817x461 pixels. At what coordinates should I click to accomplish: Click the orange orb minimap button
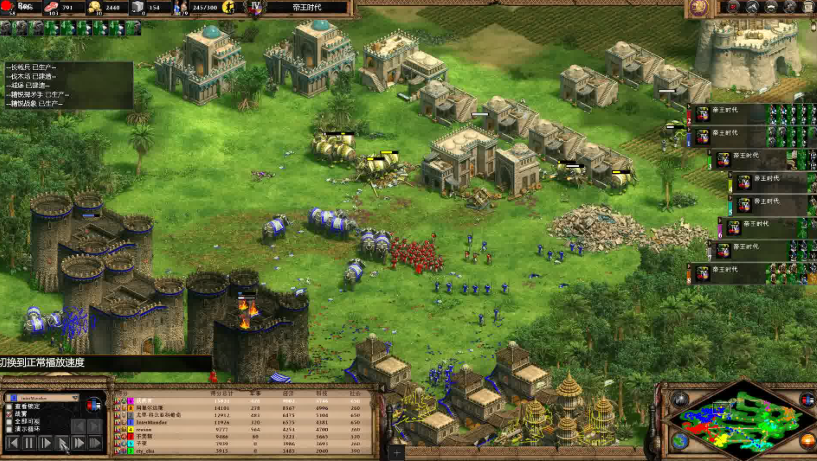pos(809,440)
